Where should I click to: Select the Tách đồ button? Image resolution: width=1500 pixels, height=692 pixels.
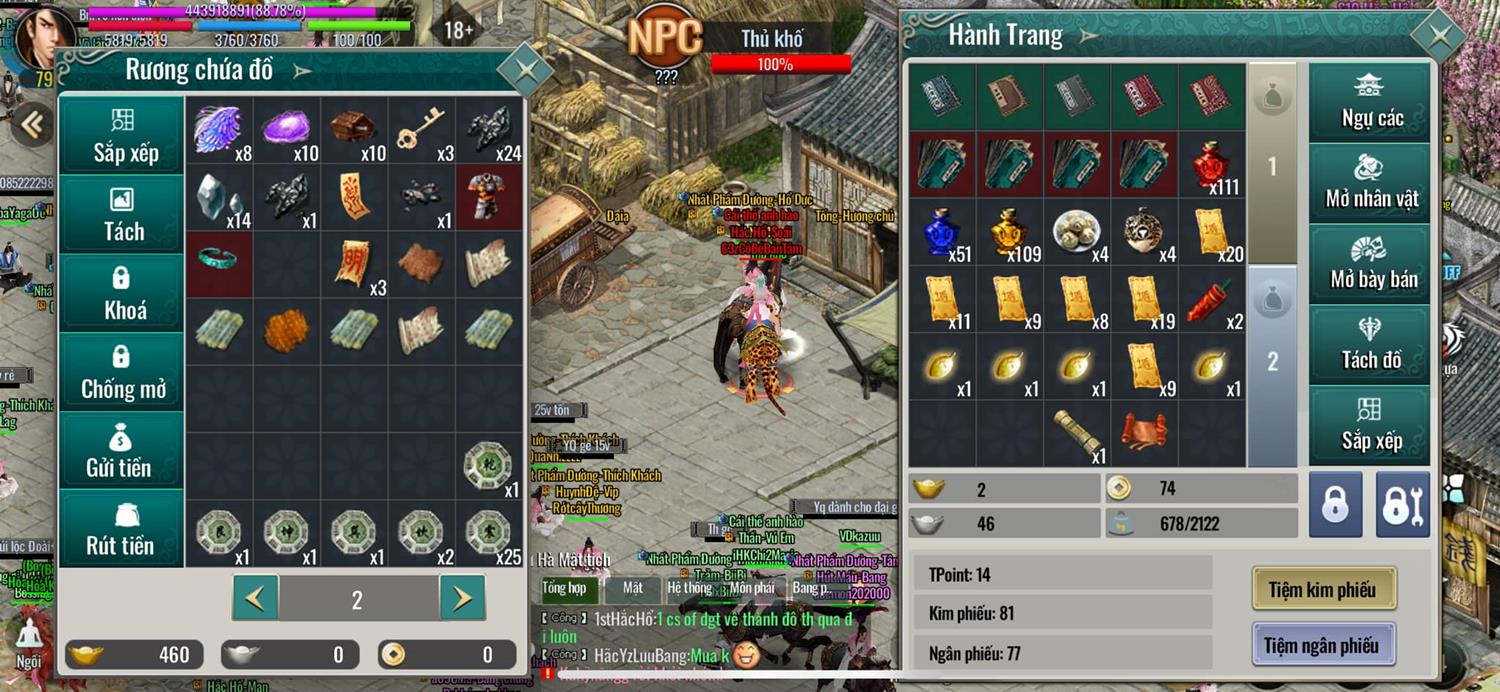(1371, 343)
